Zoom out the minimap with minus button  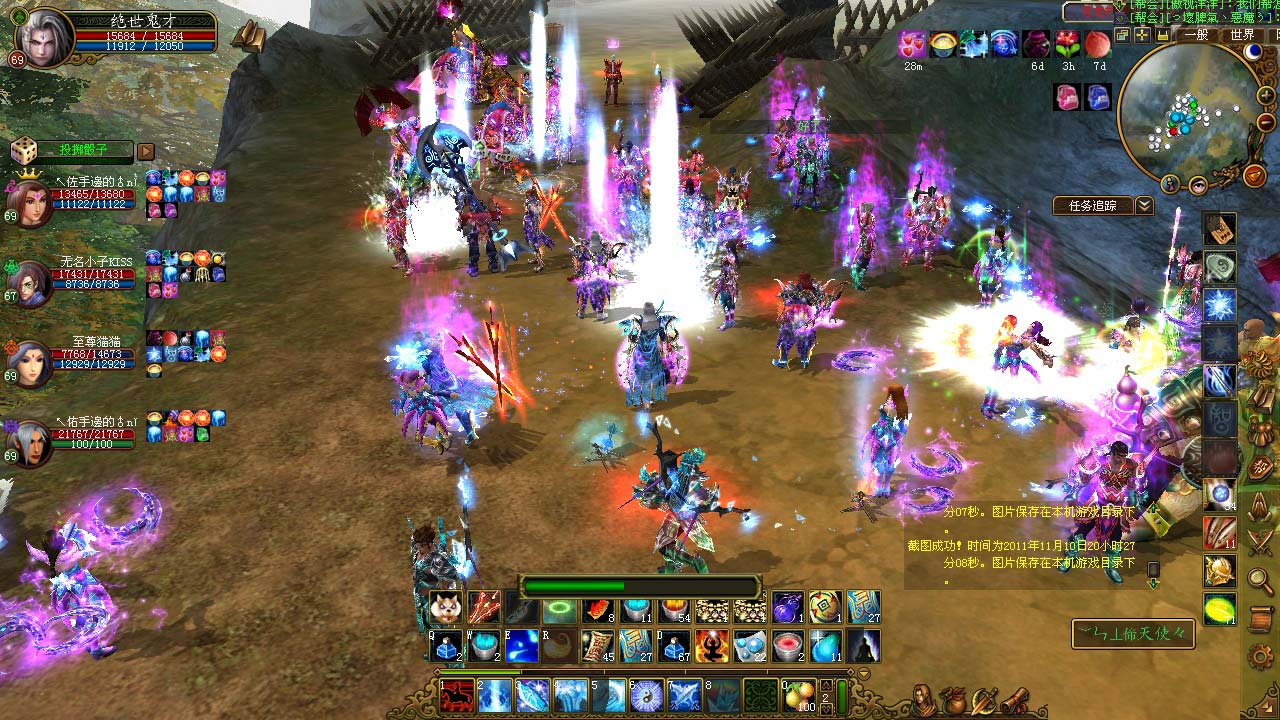click(1266, 121)
